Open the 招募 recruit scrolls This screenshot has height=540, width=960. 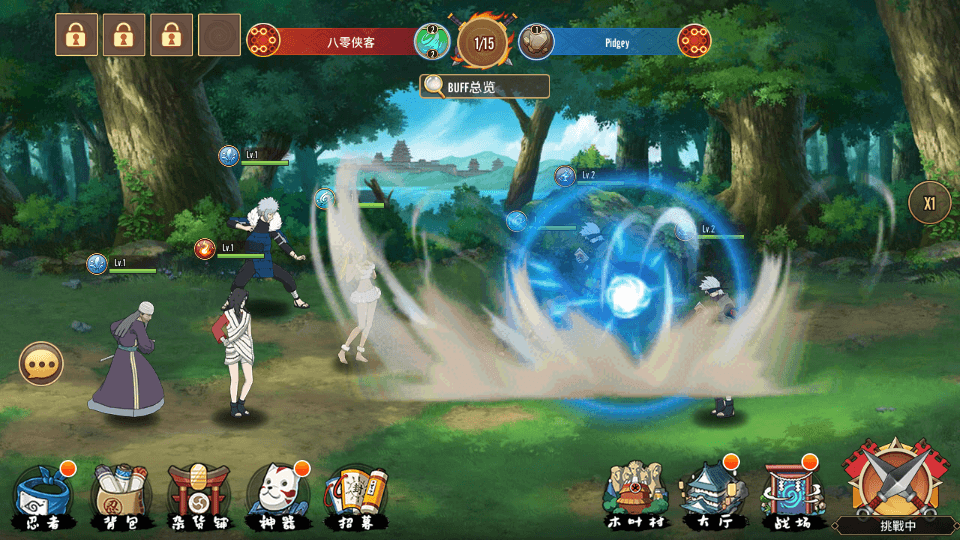pos(355,495)
